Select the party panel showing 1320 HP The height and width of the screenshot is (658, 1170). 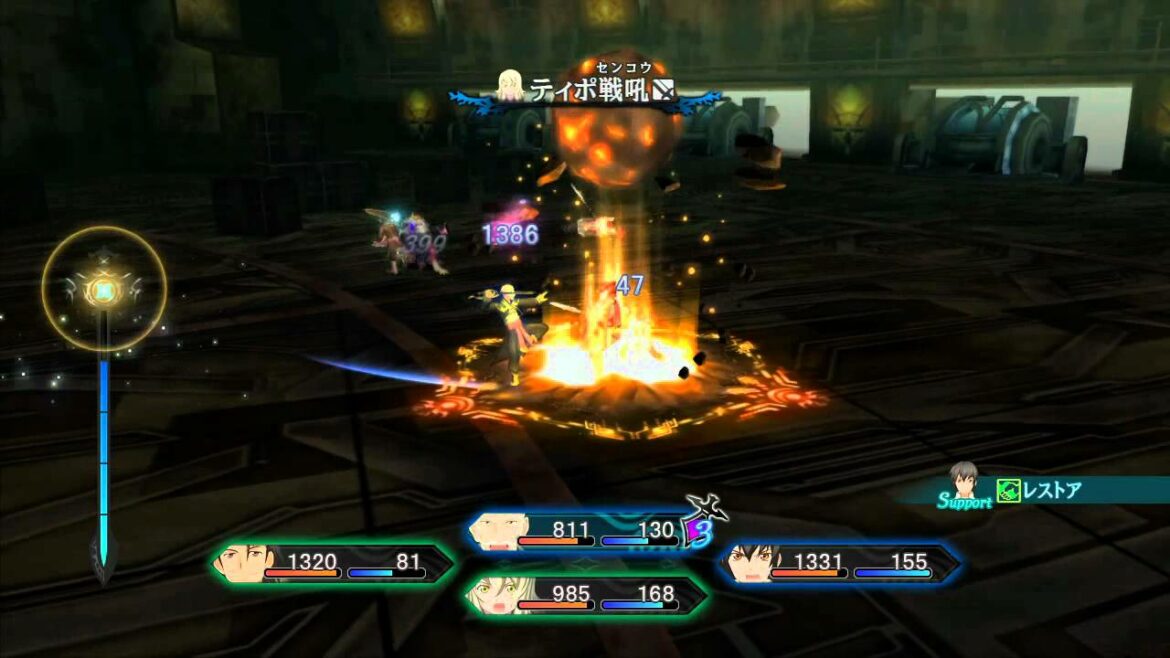(x=332, y=565)
